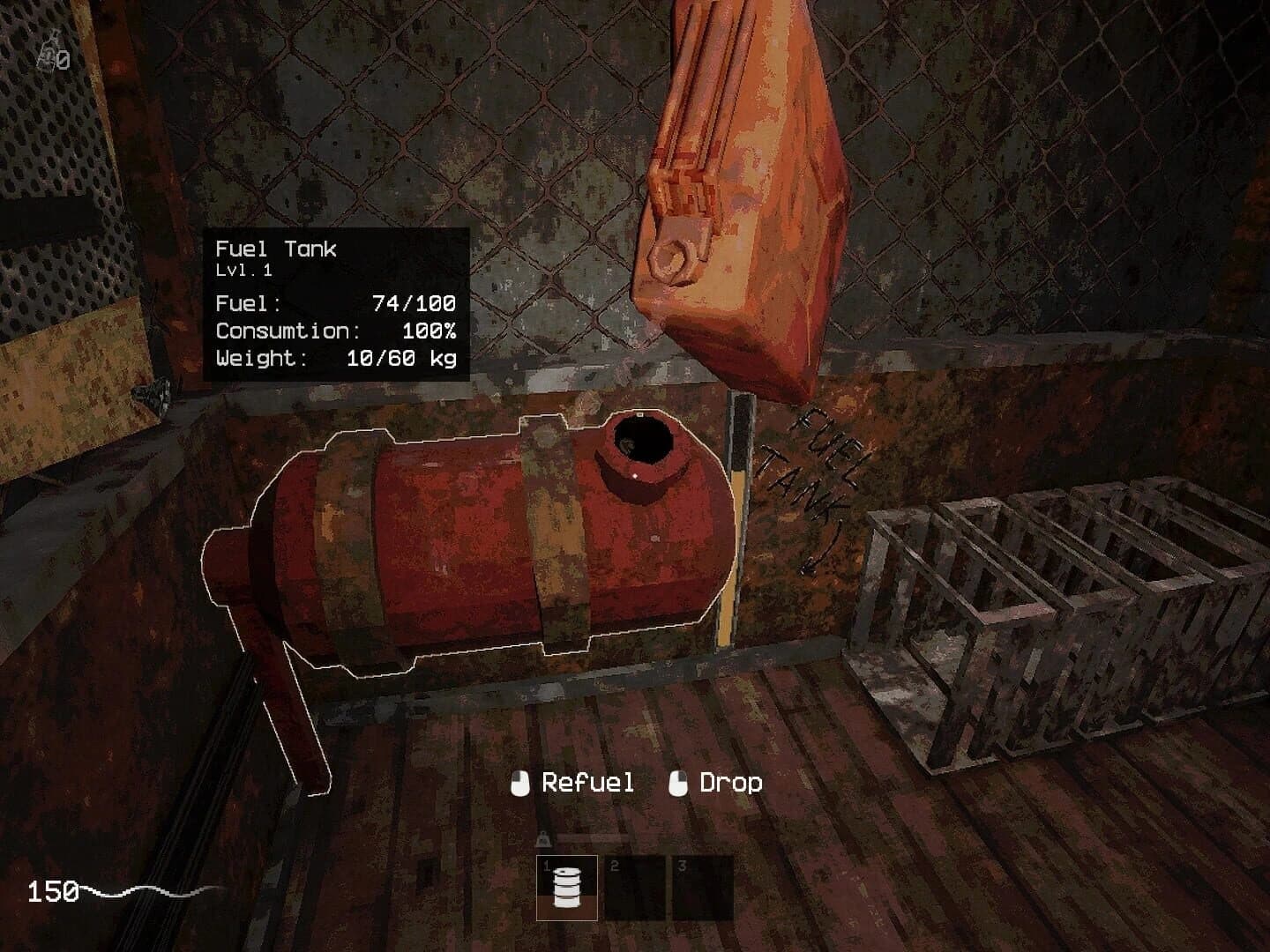
Task: Click Refuel to fill the tank
Action: coord(586,782)
